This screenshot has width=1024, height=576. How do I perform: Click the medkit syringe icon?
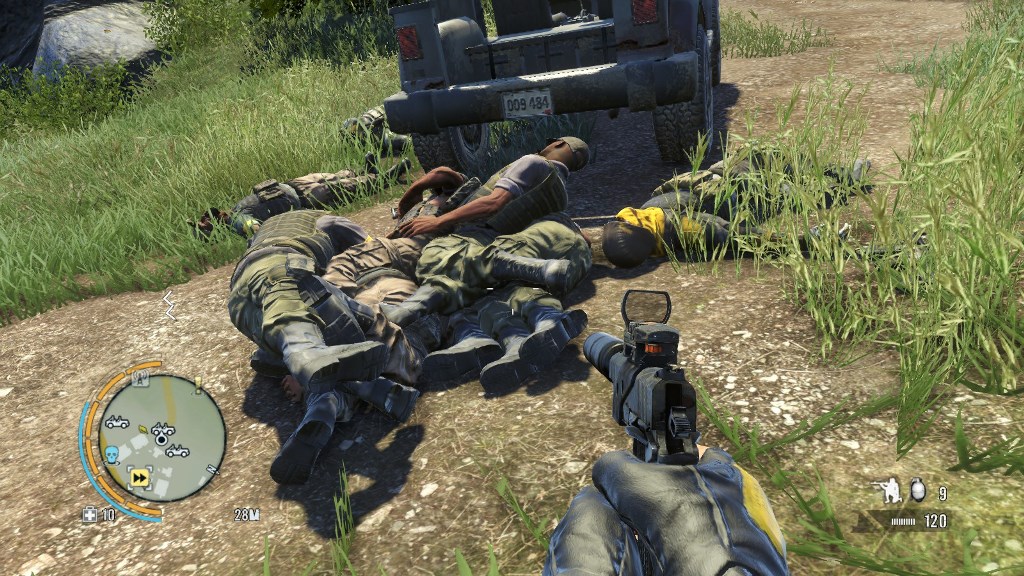tap(90, 515)
